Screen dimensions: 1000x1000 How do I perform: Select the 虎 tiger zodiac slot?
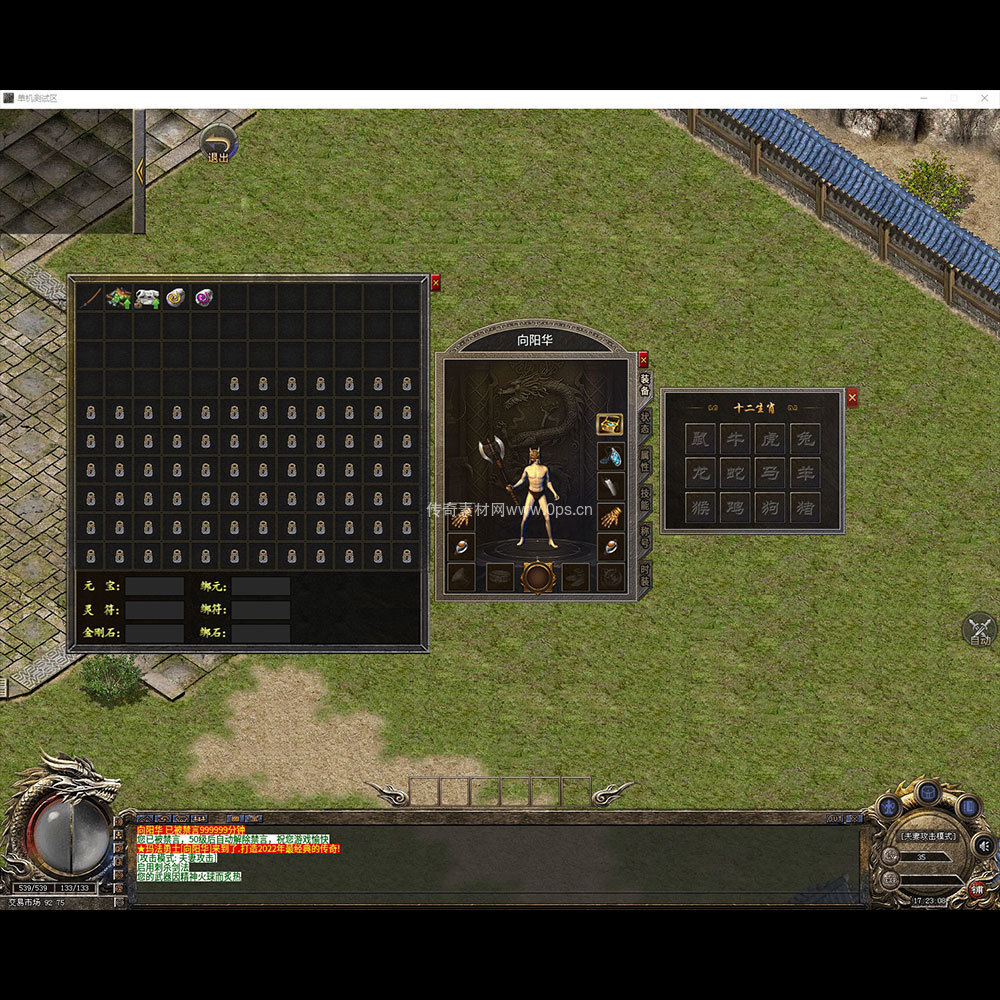point(769,438)
